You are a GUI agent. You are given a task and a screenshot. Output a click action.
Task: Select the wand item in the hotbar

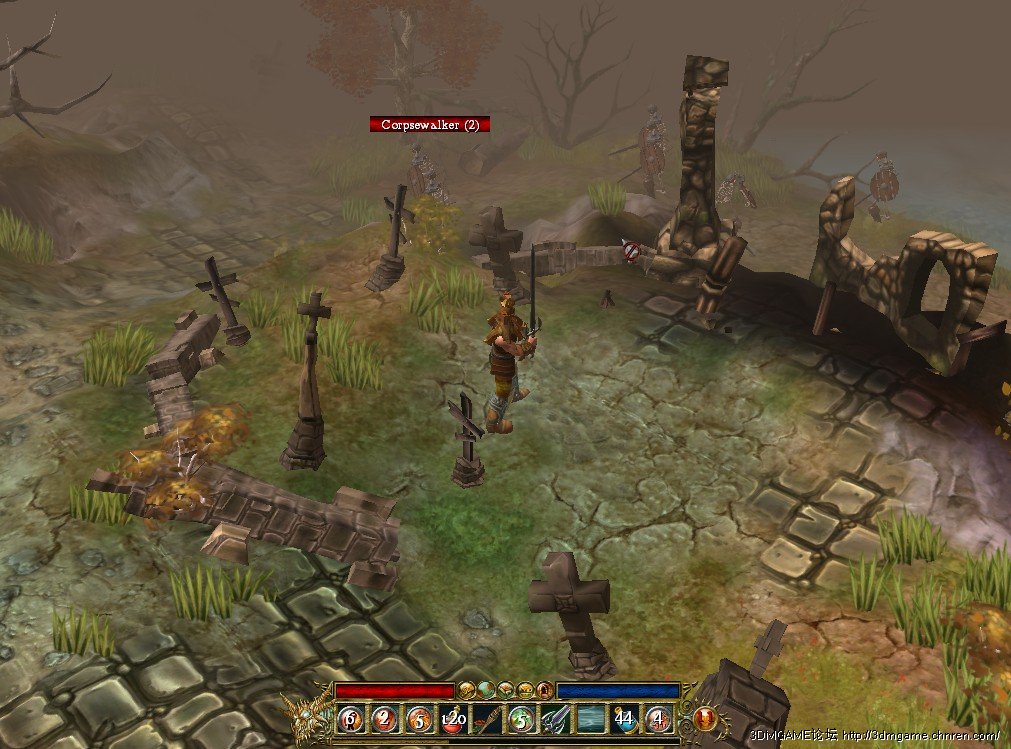[487, 717]
